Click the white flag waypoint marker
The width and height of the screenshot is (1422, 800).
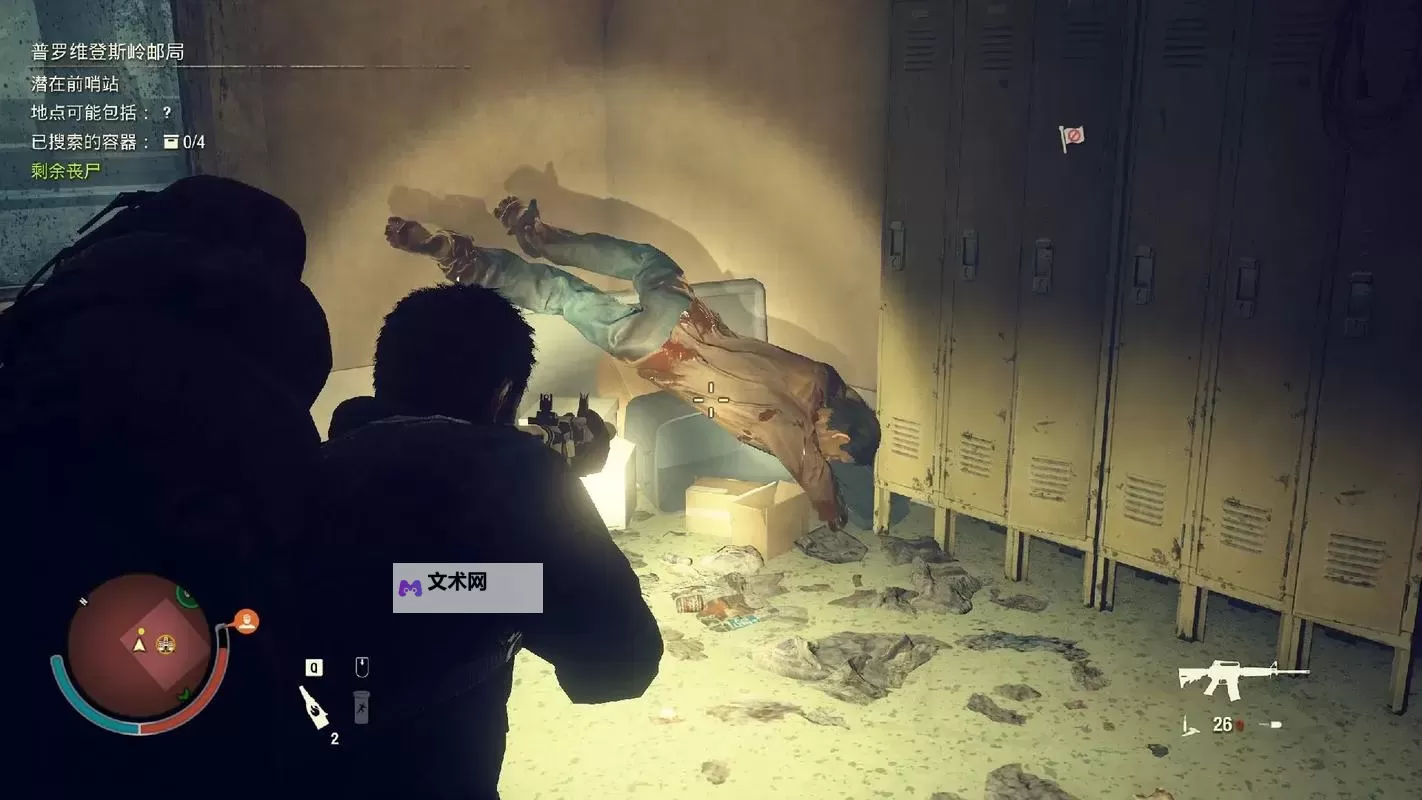(1072, 137)
